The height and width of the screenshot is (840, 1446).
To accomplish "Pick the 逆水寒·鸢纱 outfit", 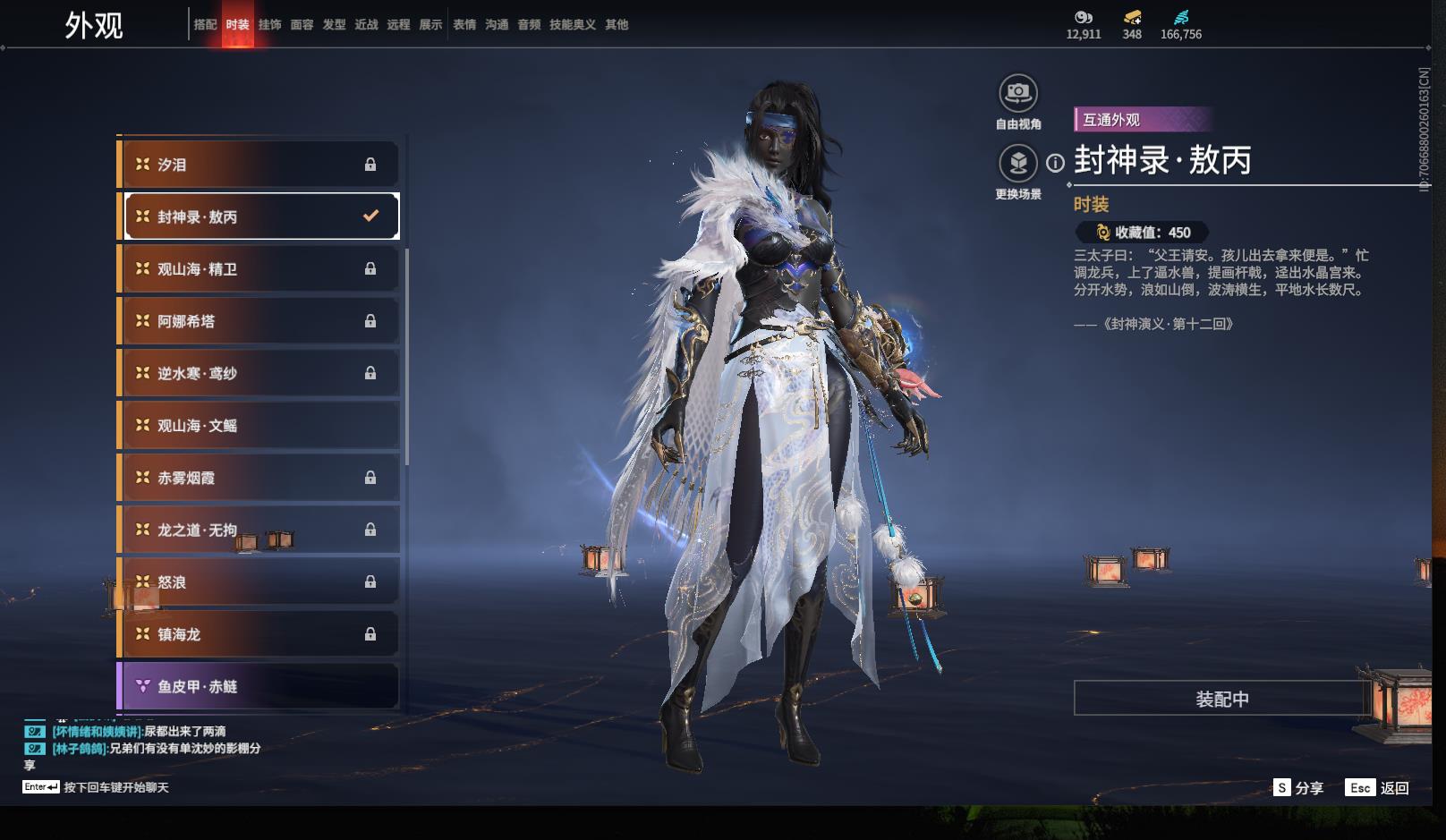I will click(259, 373).
